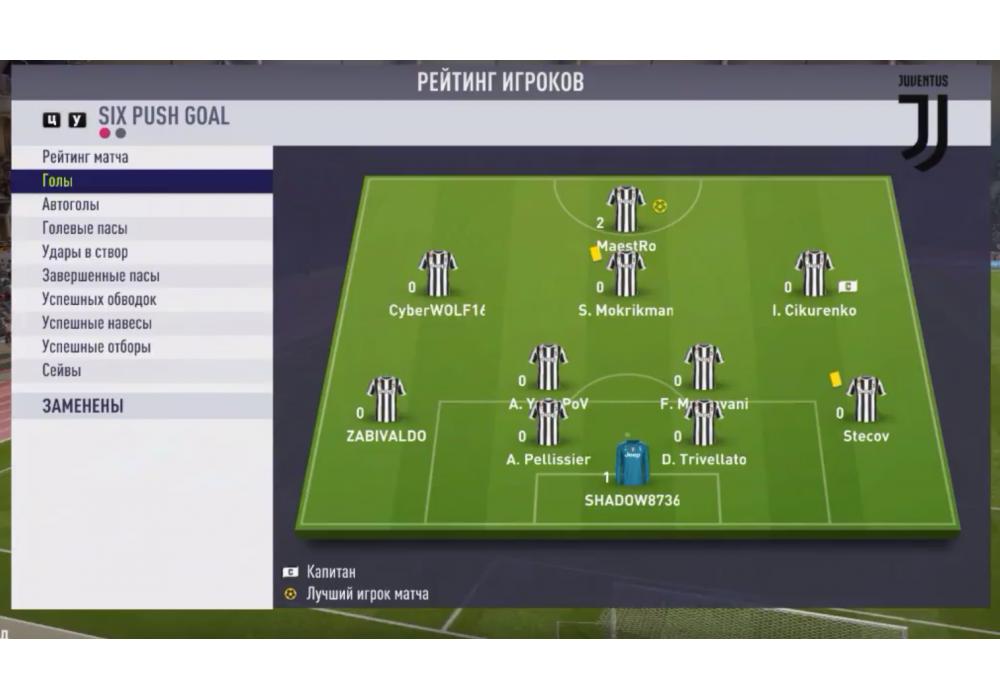Choose goalkeeper SHADOW8736
Viewport: 1000px width, 700px height.
tap(631, 463)
